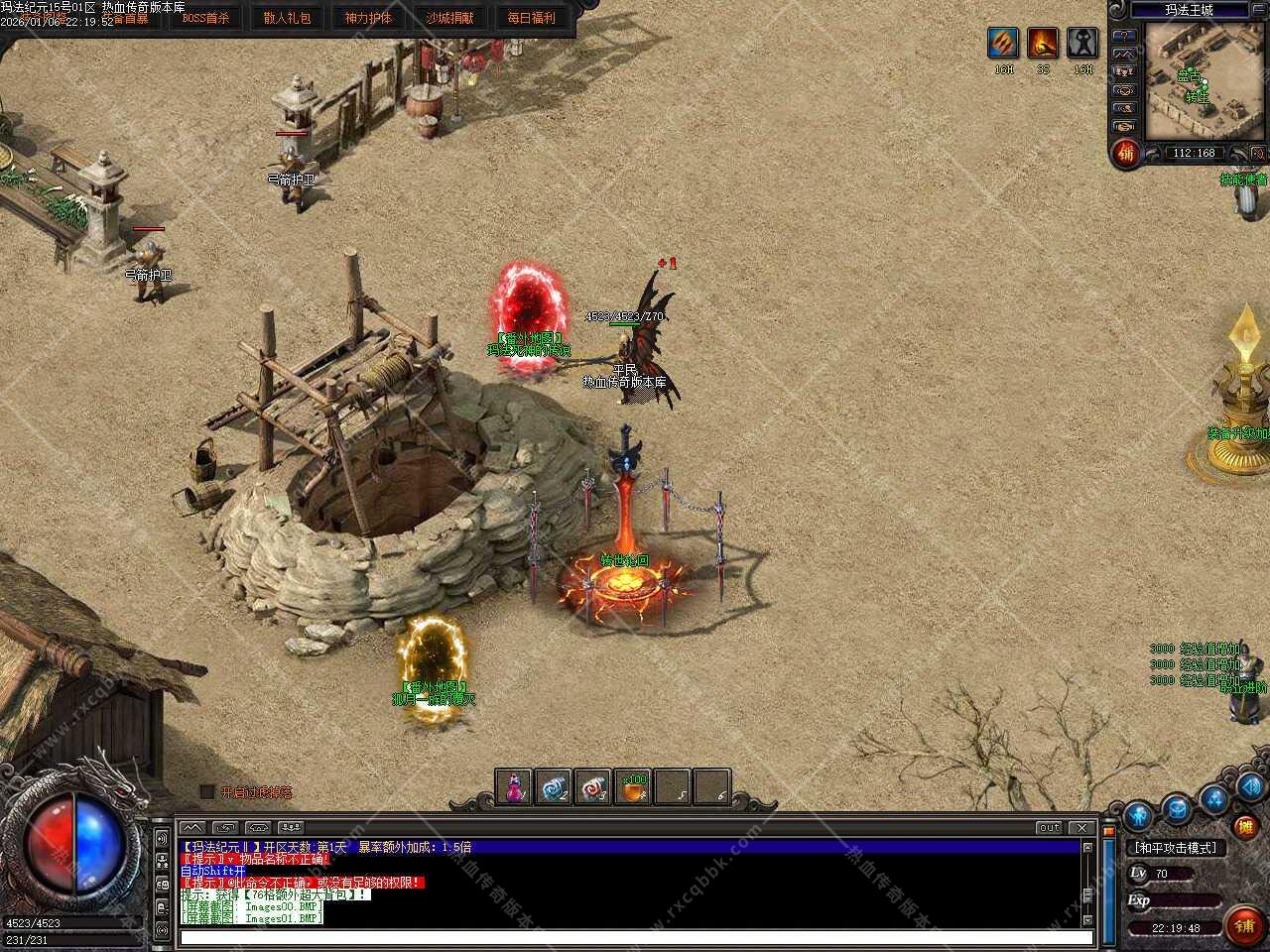
Task: Open the 每日福利 daily rewards
Action: [x=531, y=18]
